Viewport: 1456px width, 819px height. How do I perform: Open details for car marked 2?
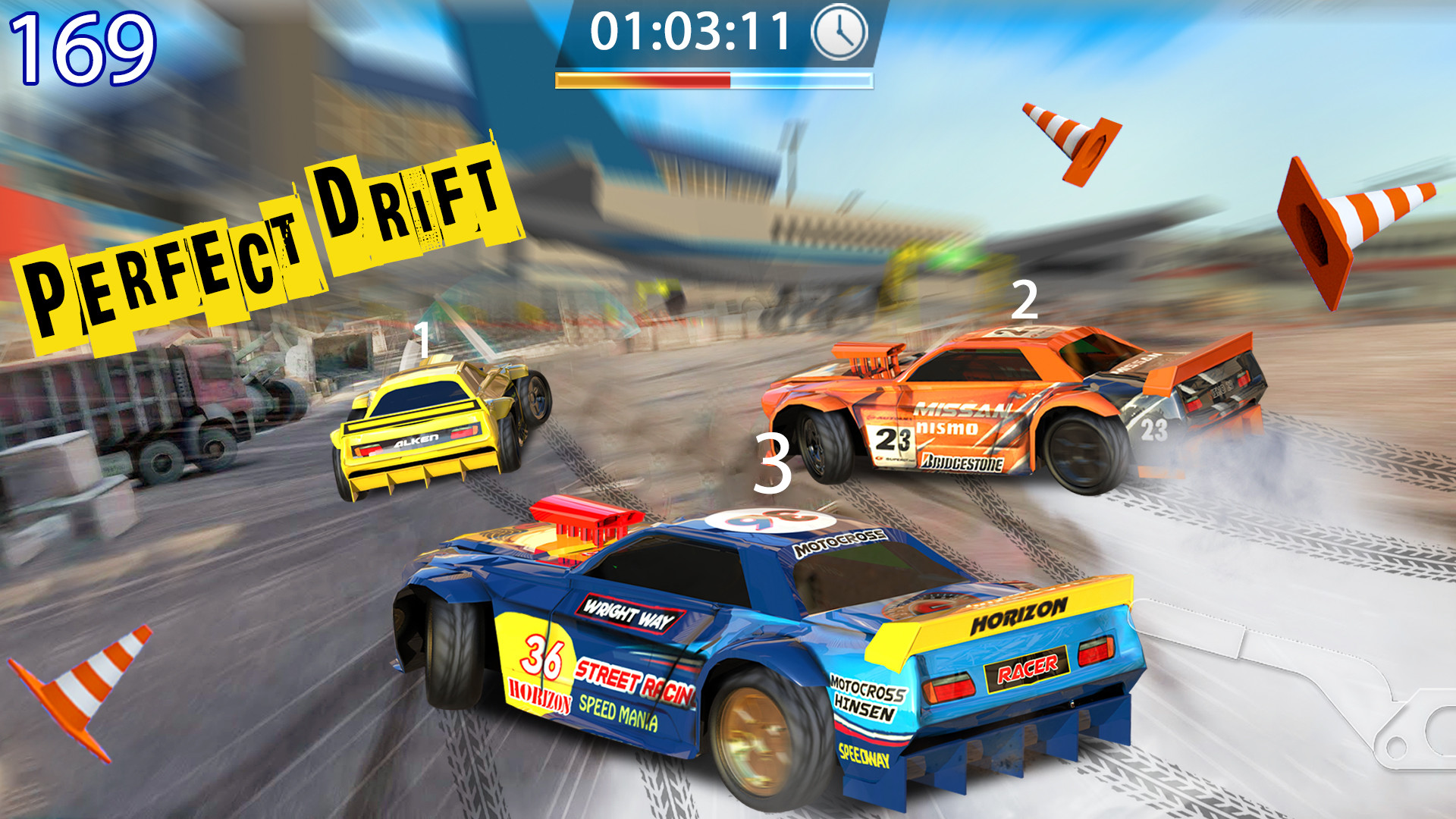point(1026,300)
